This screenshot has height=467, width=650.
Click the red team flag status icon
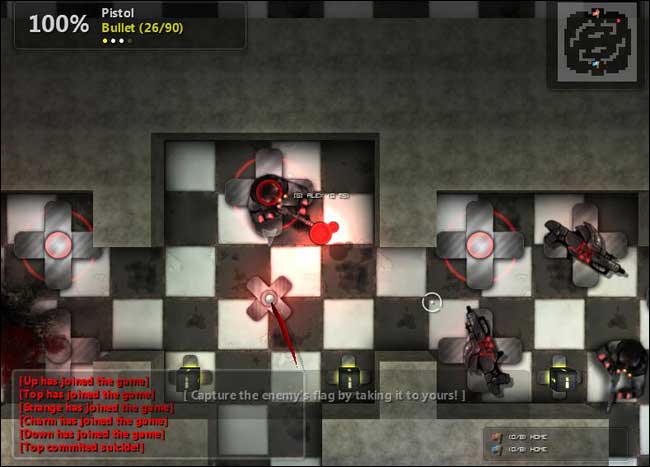[496, 436]
